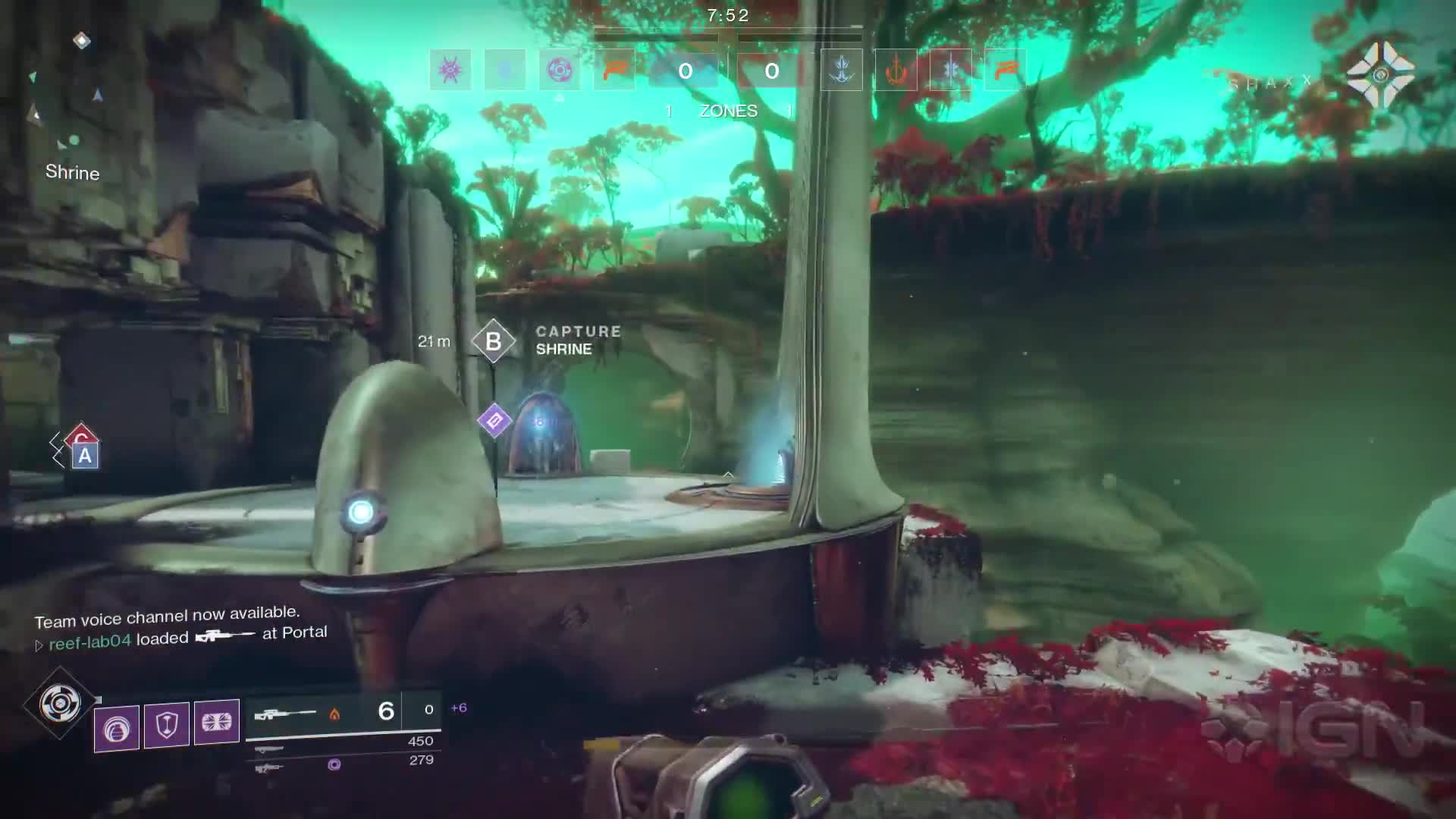This screenshot has height=819, width=1456.
Task: Select the zone B capture marker
Action: pos(493,341)
